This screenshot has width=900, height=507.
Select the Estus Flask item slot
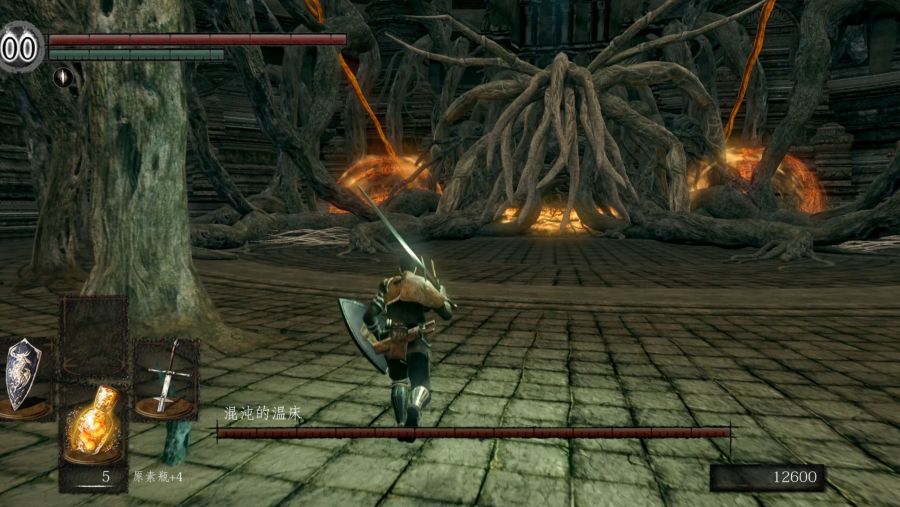coord(93,424)
